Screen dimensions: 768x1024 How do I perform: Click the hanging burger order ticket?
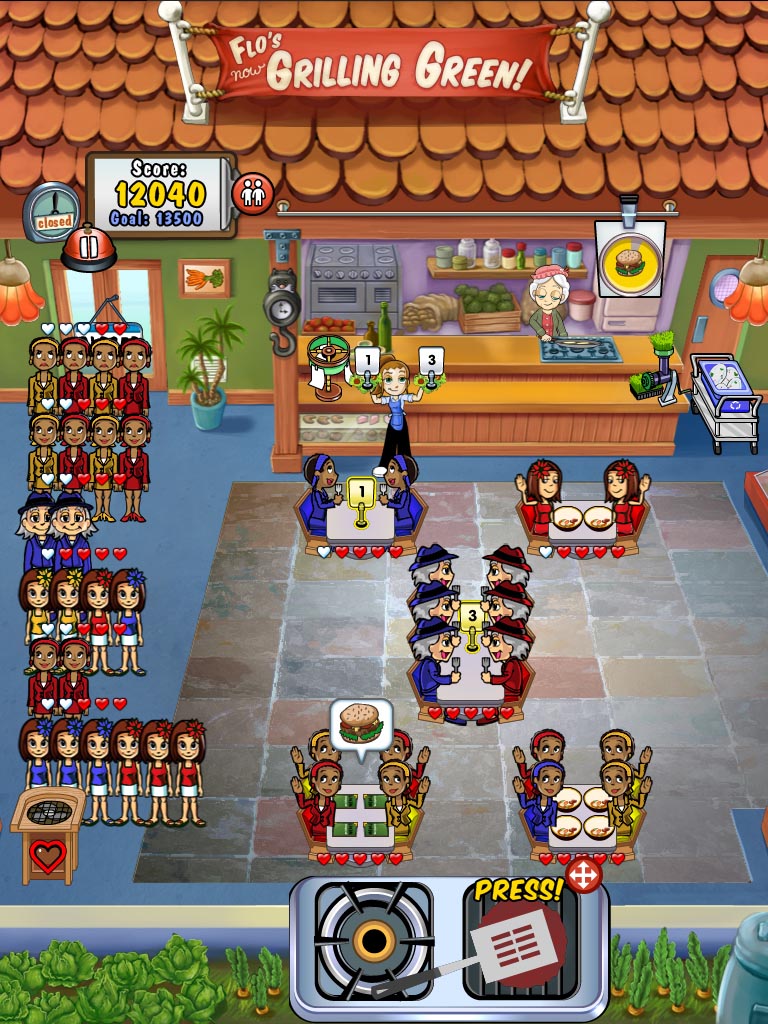(629, 260)
